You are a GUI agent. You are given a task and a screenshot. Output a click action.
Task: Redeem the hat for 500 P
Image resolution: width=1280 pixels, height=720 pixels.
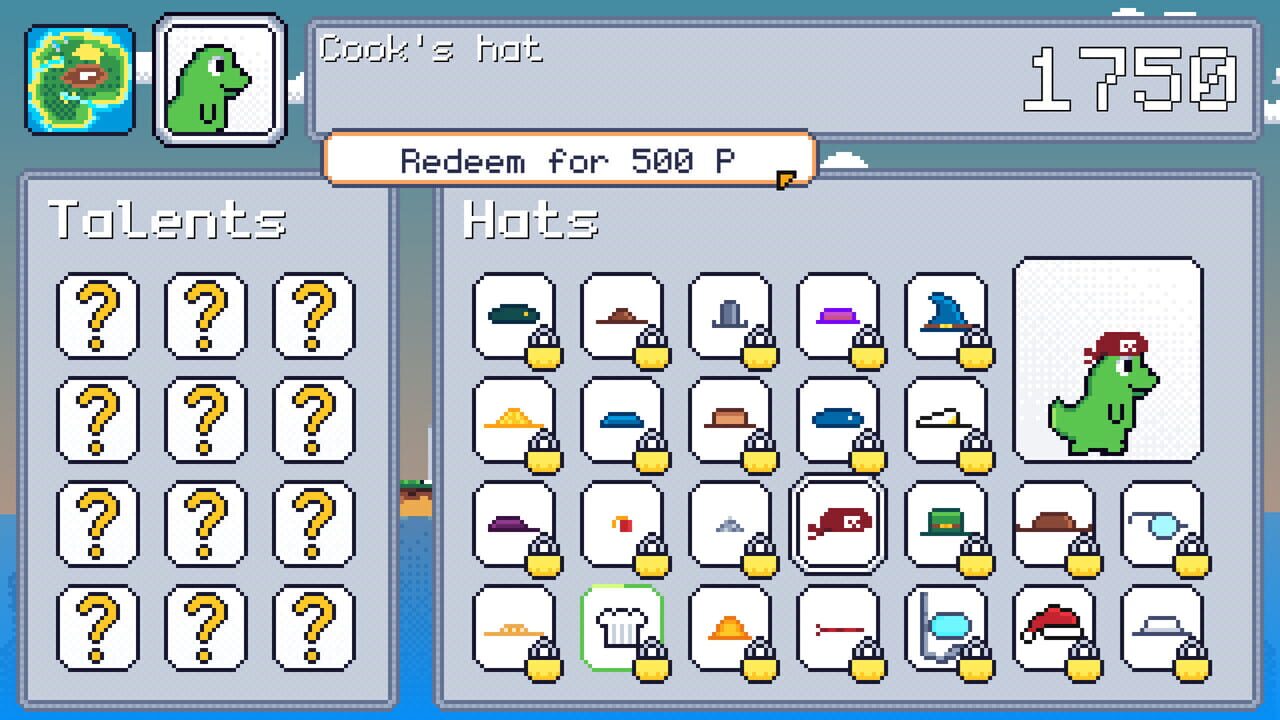[x=568, y=160]
